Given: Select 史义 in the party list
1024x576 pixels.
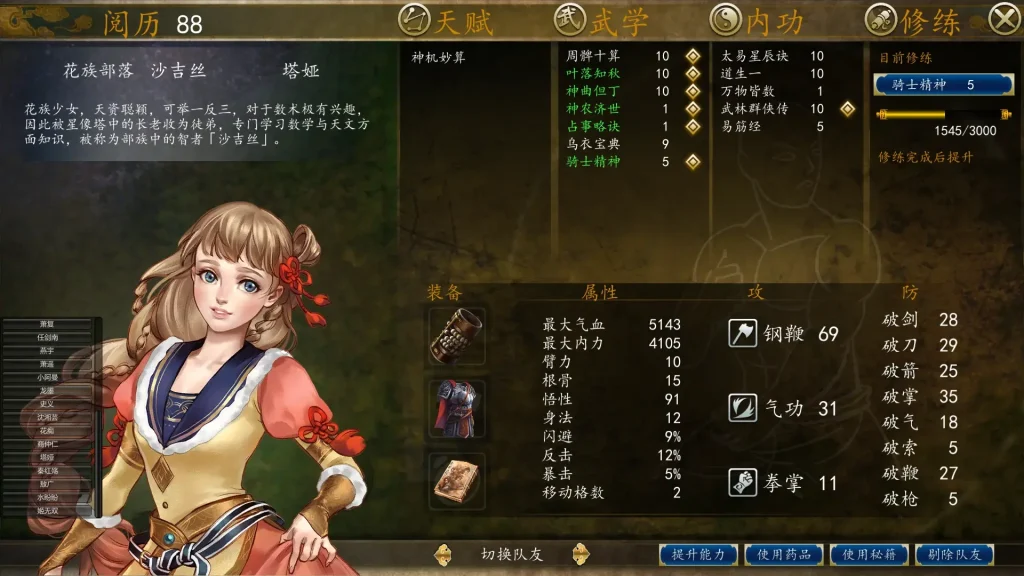Looking at the screenshot, I should (x=48, y=404).
